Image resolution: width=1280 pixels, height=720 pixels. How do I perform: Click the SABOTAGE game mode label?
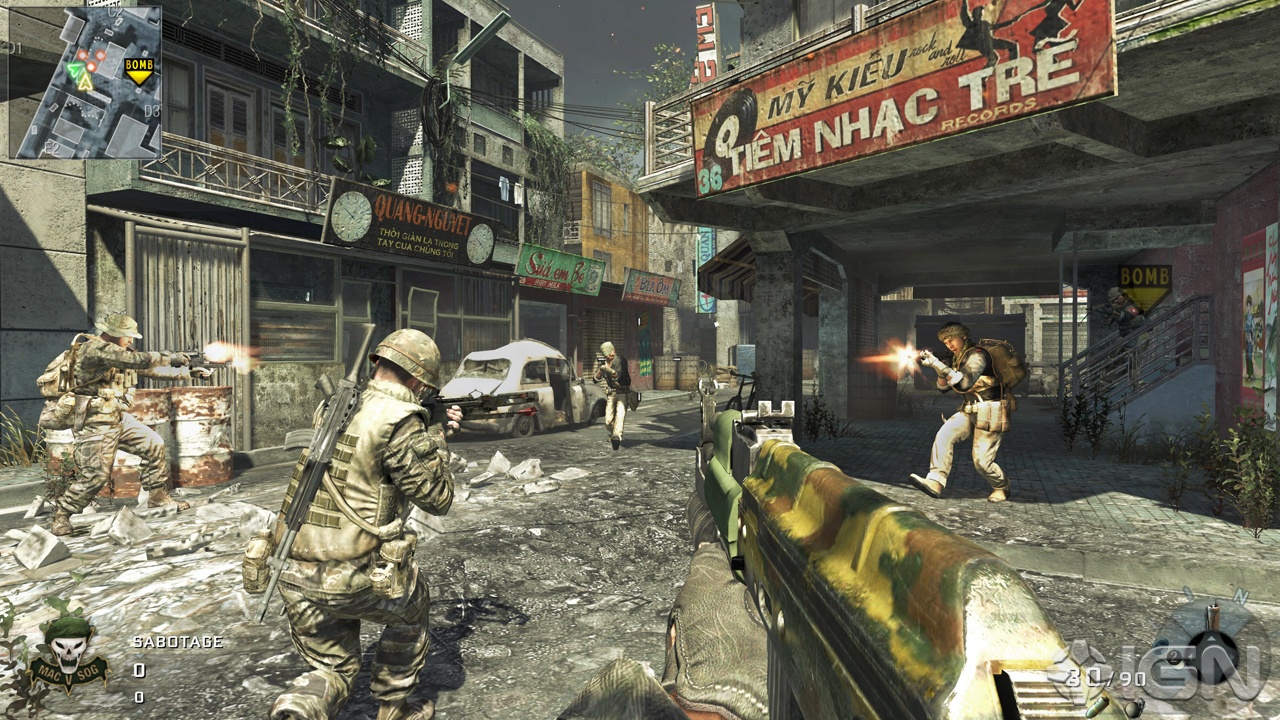click(178, 641)
